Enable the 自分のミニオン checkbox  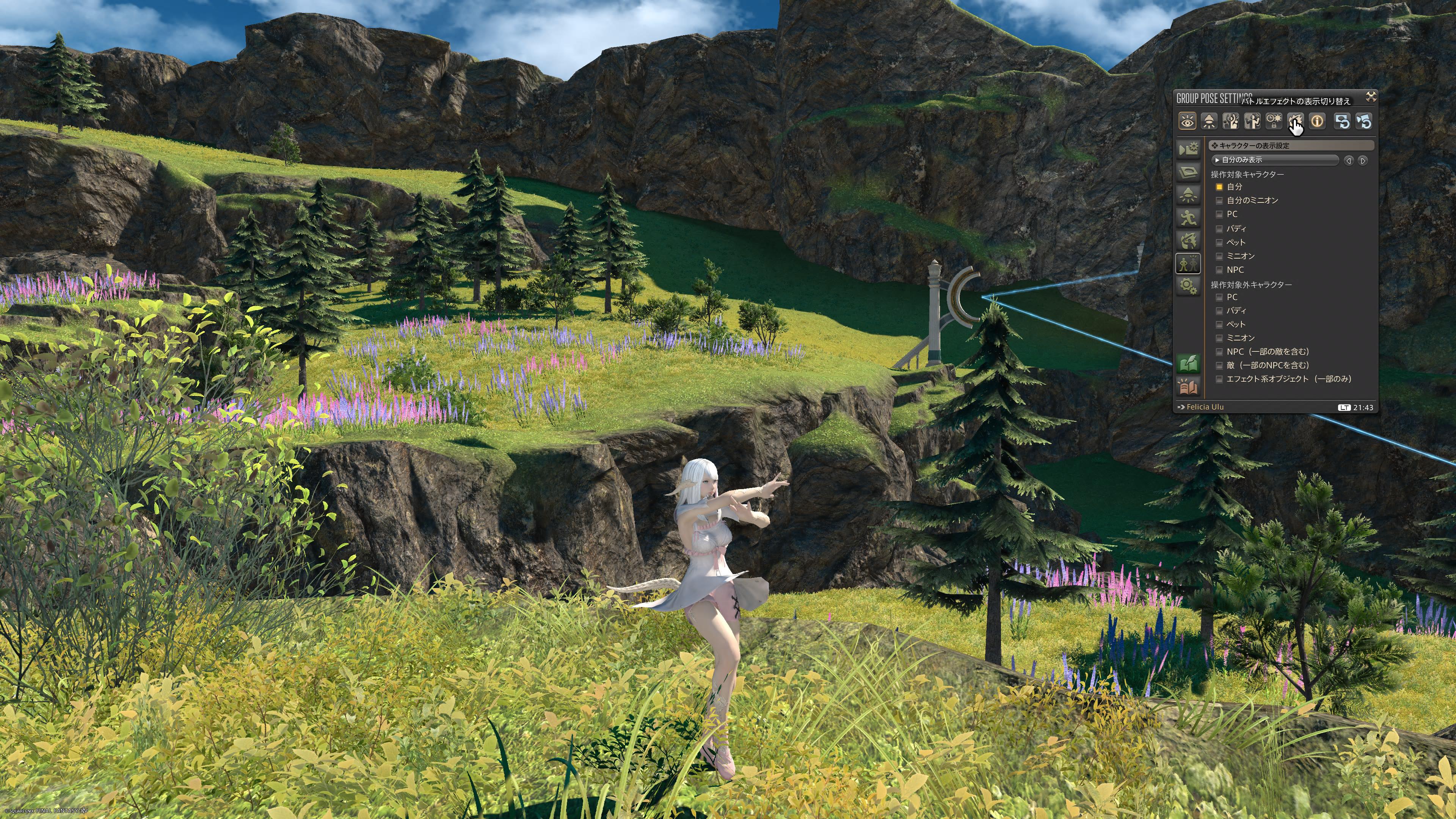(x=1219, y=201)
